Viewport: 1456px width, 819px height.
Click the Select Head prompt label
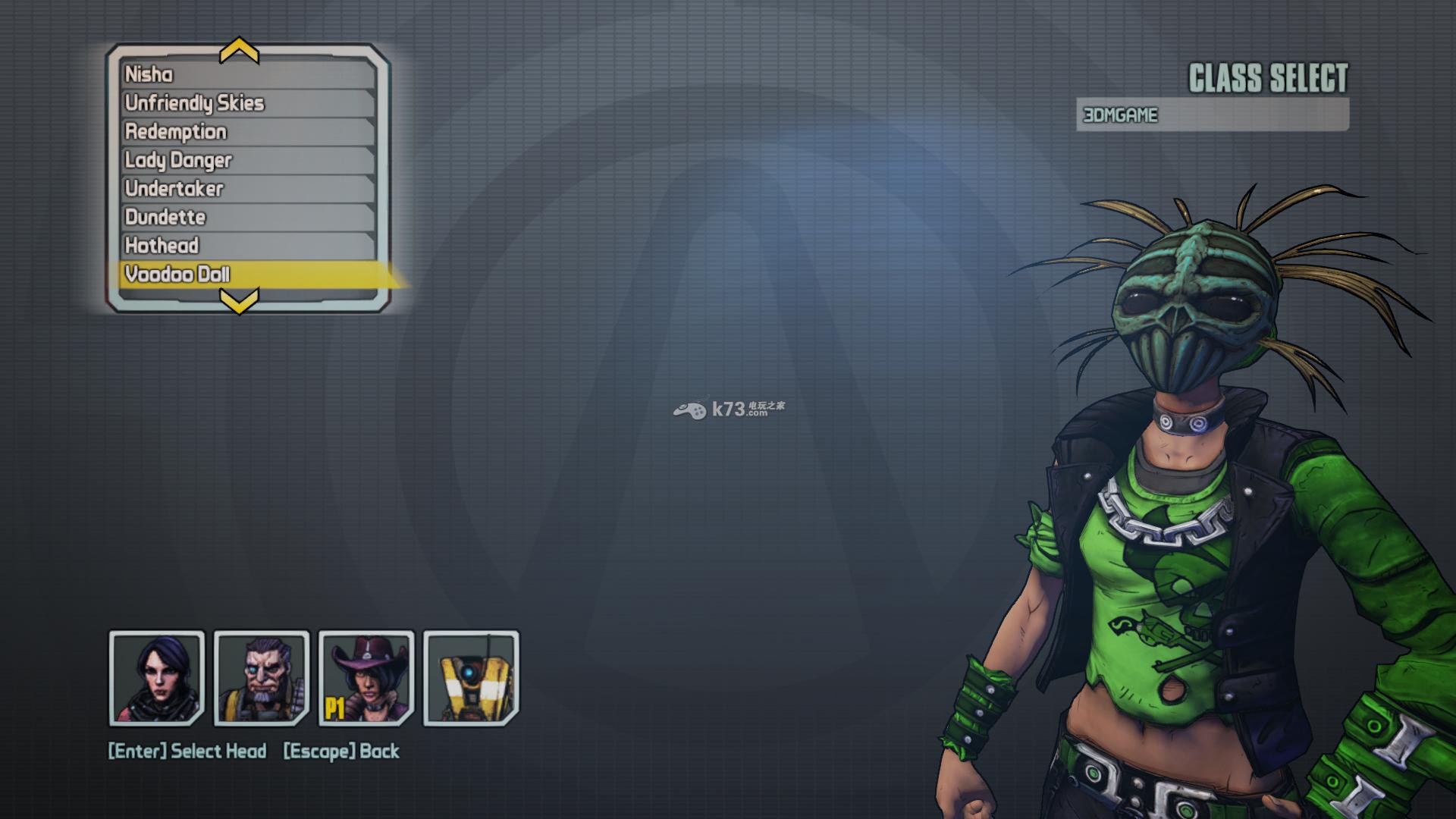click(187, 752)
